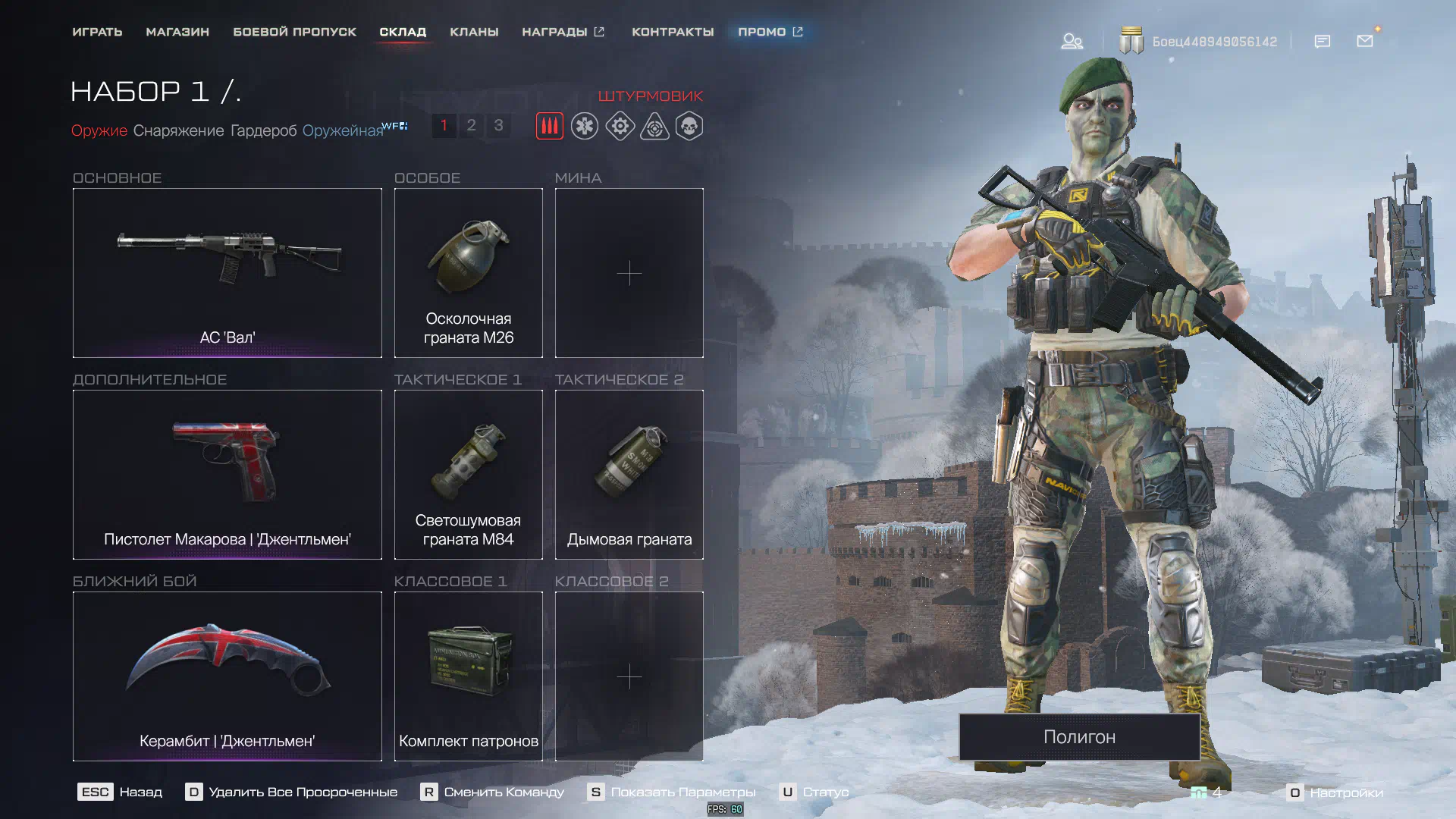Open the Пистолет Макарова secondary slot

coord(227,474)
